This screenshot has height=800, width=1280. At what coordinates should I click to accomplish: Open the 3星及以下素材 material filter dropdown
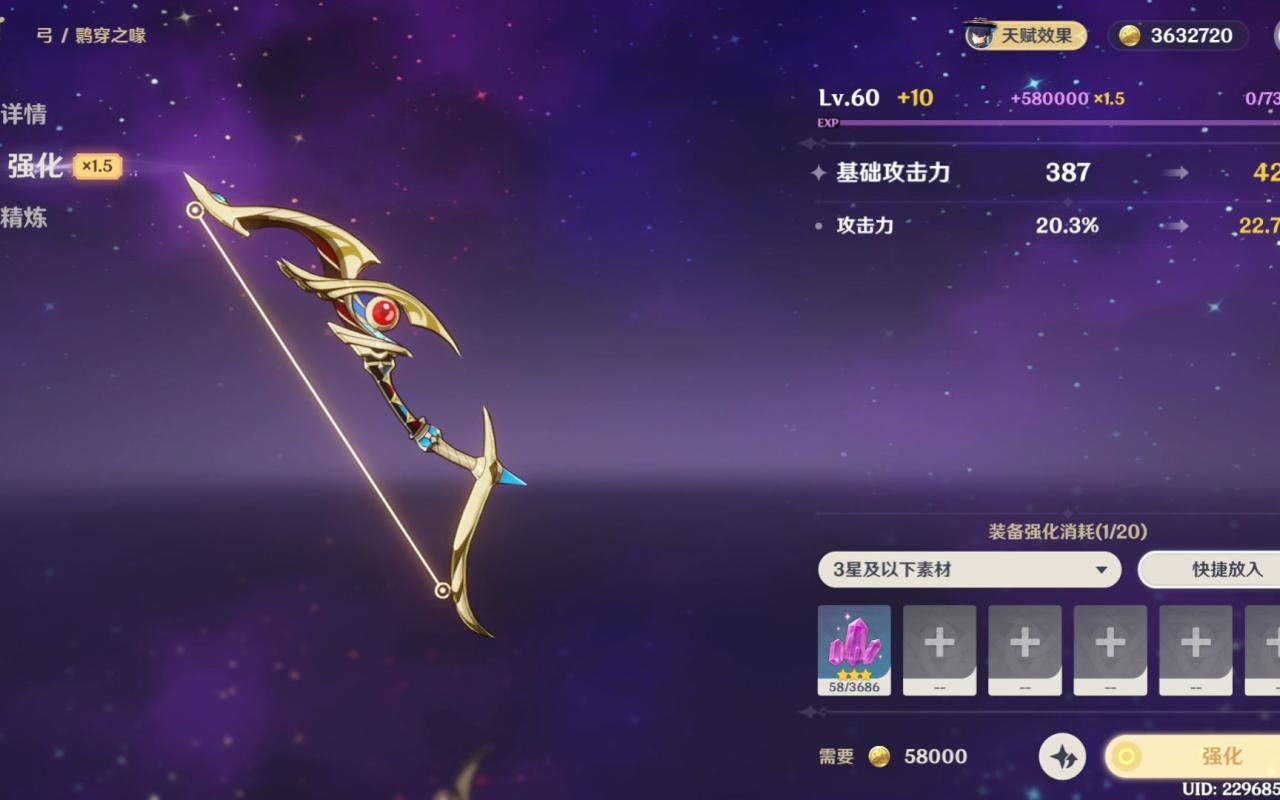(x=968, y=569)
